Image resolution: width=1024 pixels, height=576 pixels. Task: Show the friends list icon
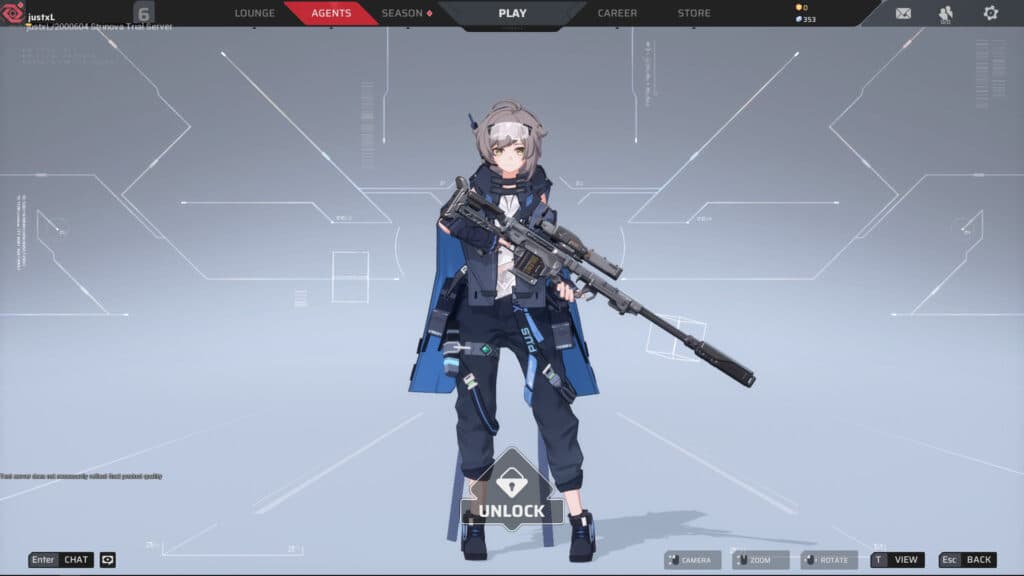946,13
